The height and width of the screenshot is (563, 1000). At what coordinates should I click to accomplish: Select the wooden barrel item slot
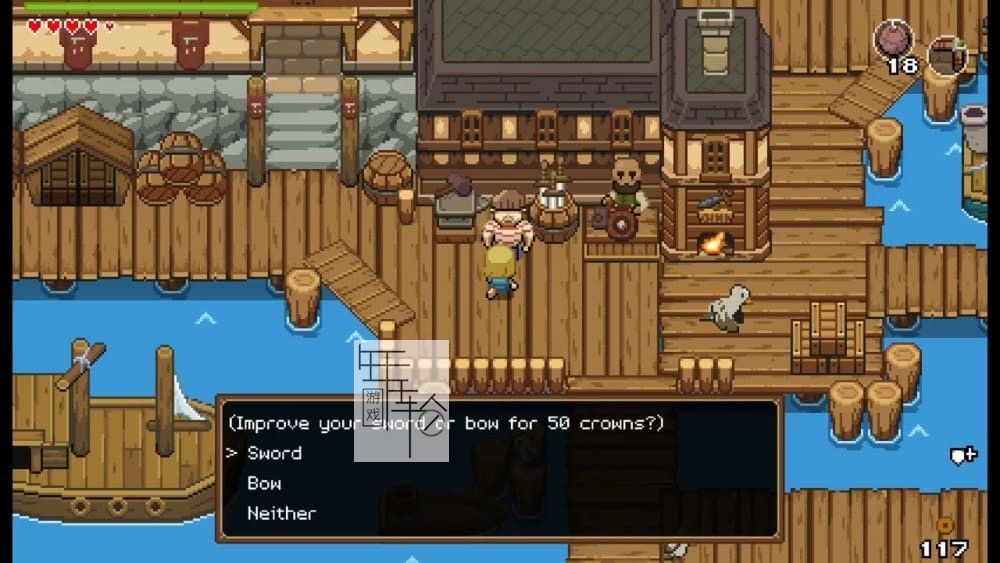point(946,54)
